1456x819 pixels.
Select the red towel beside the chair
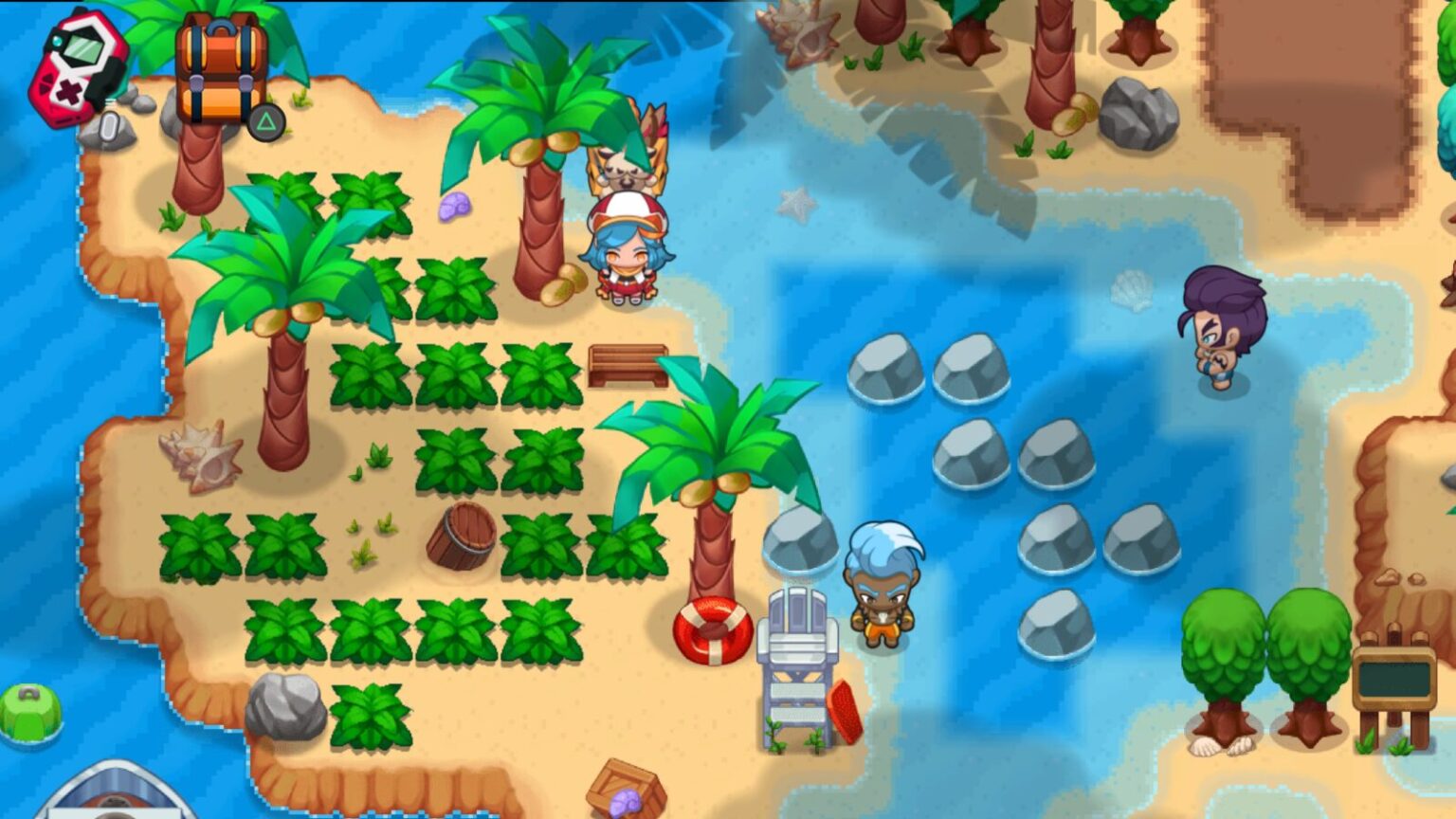846,711
